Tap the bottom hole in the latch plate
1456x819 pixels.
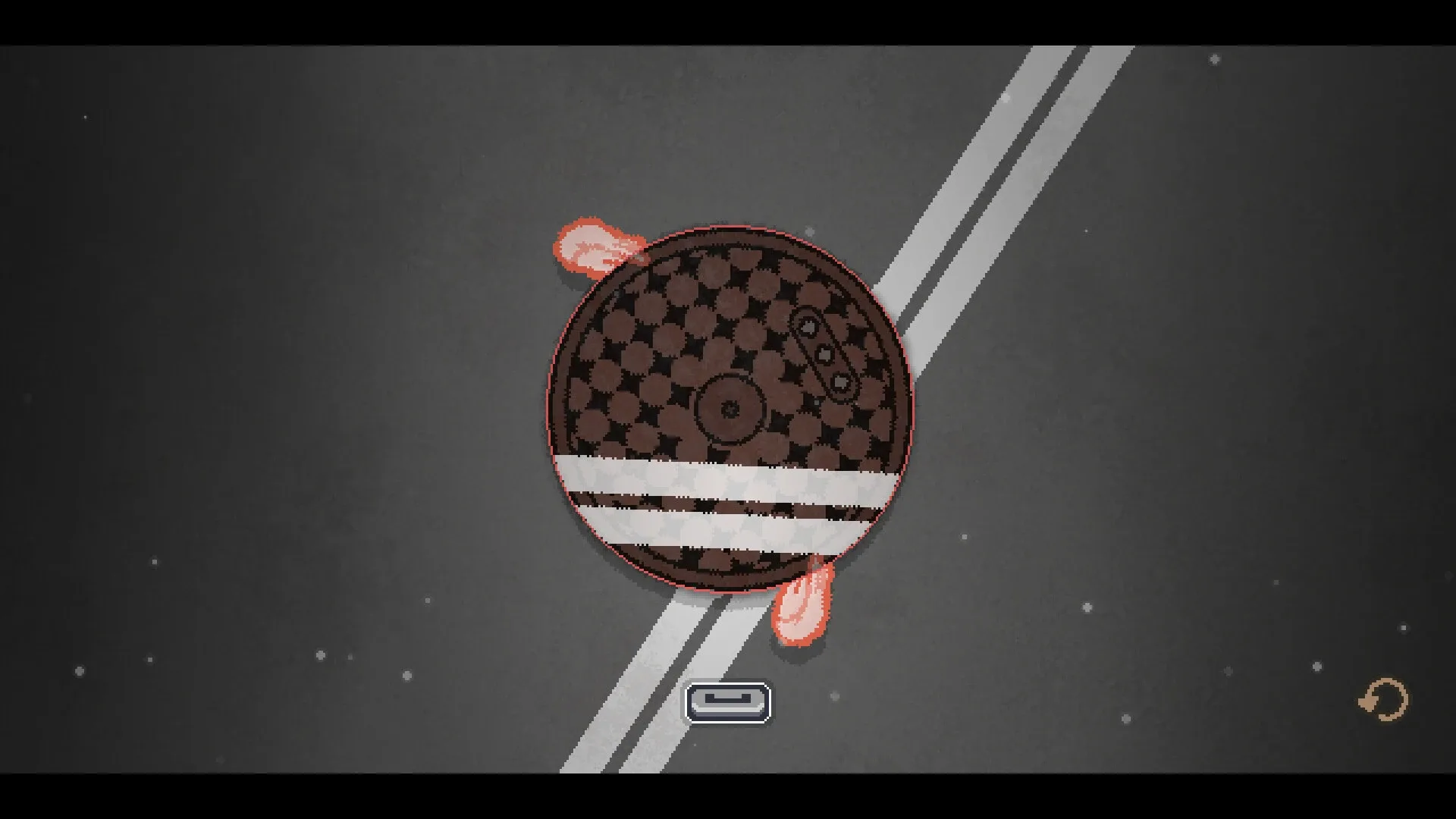pos(840,381)
